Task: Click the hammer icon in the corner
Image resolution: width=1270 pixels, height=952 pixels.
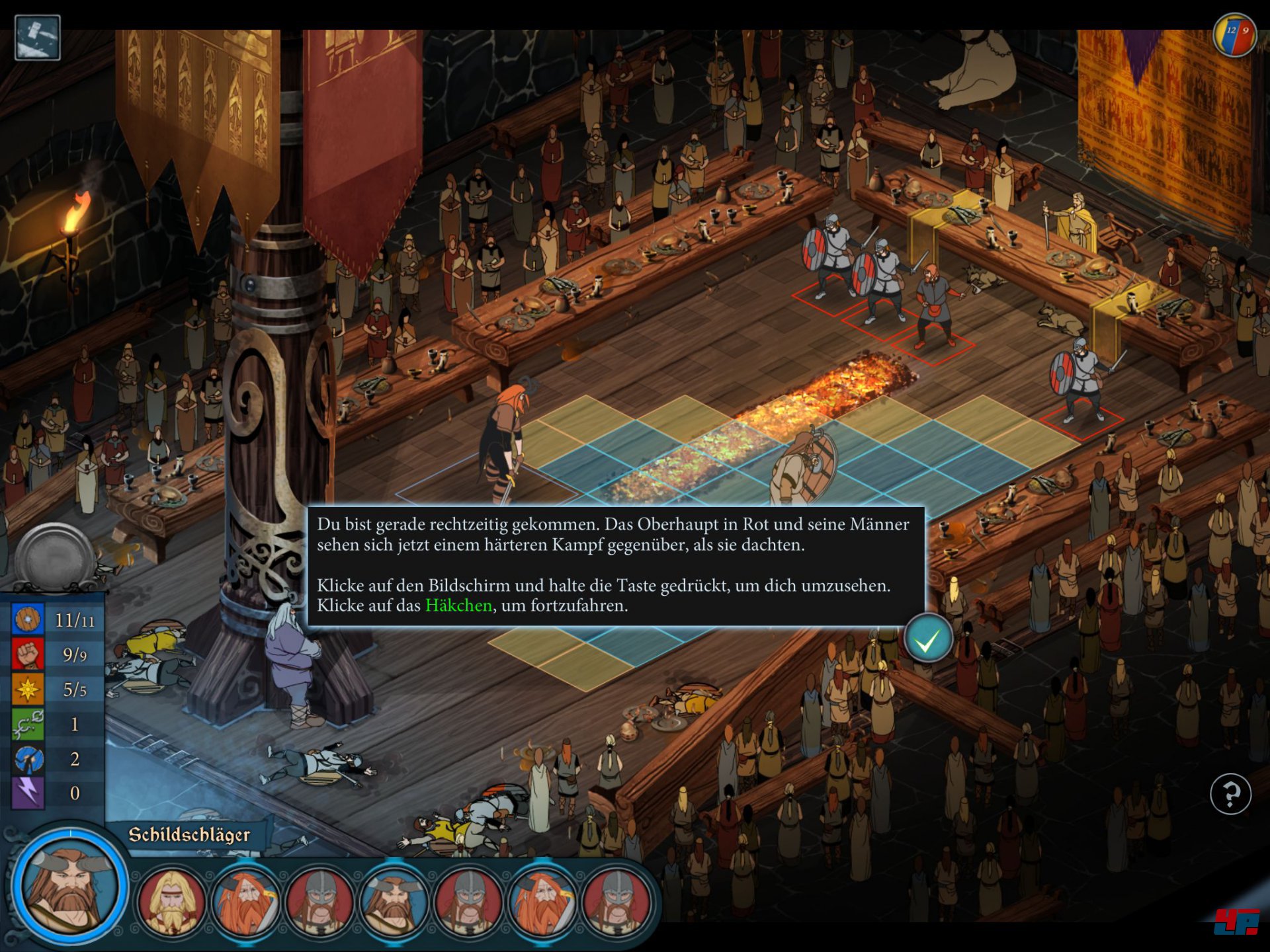Action: [x=37, y=38]
